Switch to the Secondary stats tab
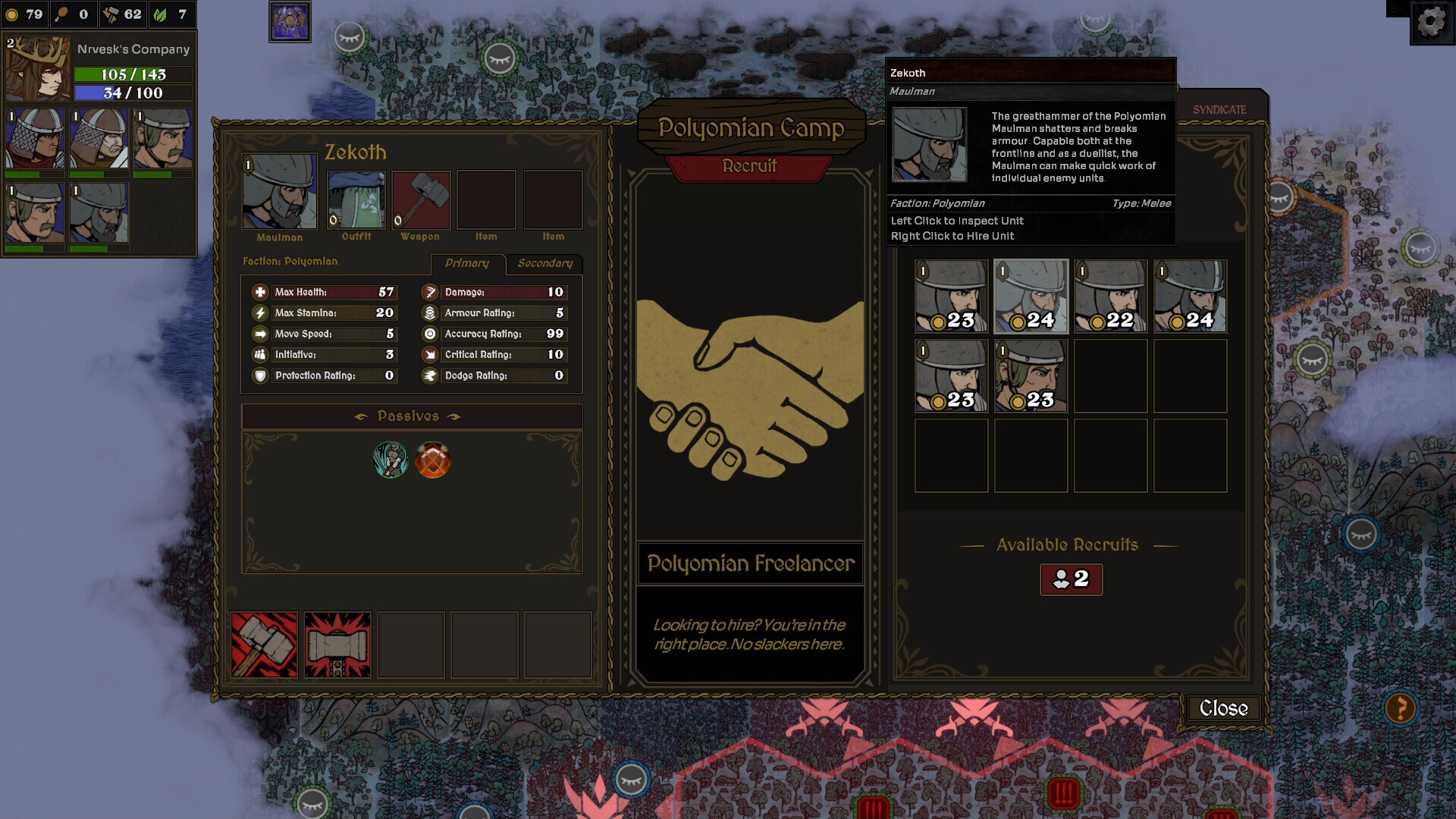The width and height of the screenshot is (1456, 819). (x=544, y=263)
